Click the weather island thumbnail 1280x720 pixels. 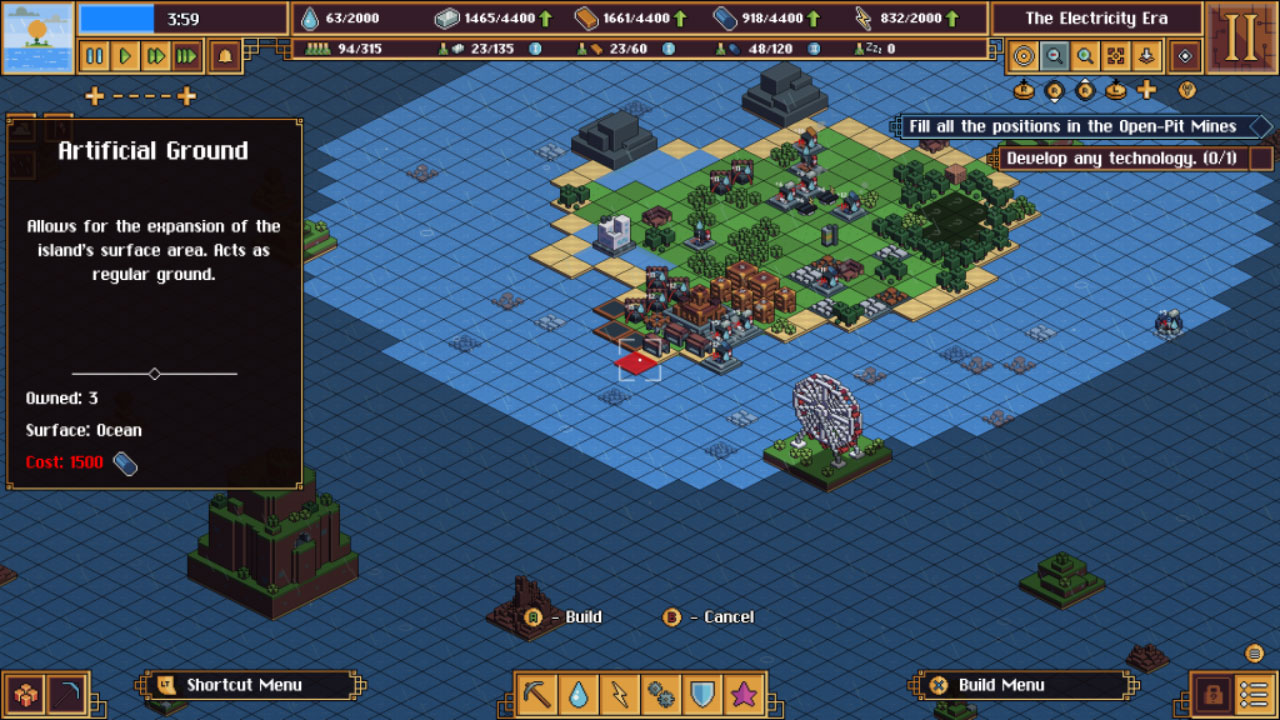click(x=38, y=38)
